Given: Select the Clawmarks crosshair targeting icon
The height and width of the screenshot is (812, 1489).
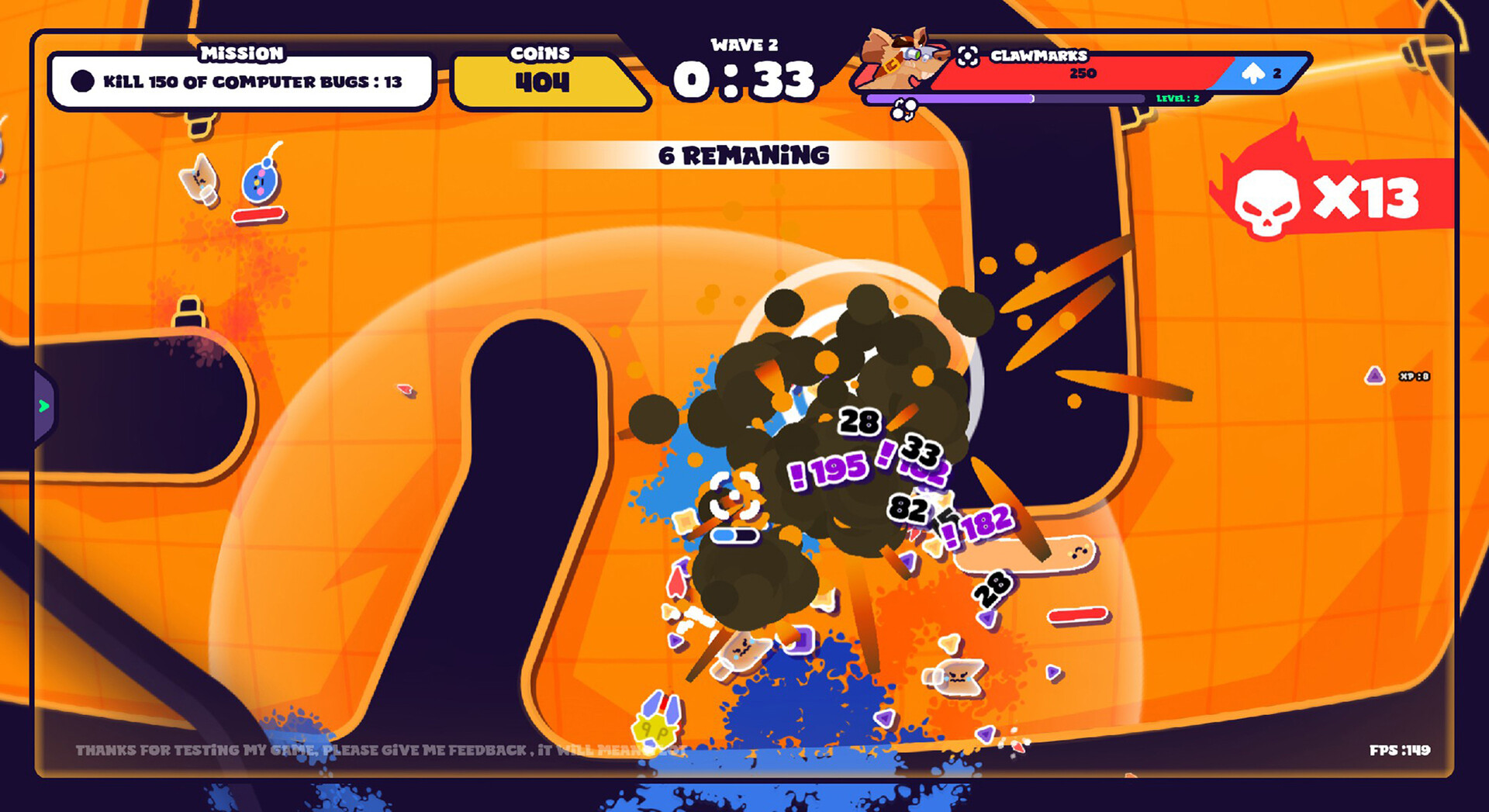Looking at the screenshot, I should (x=967, y=57).
